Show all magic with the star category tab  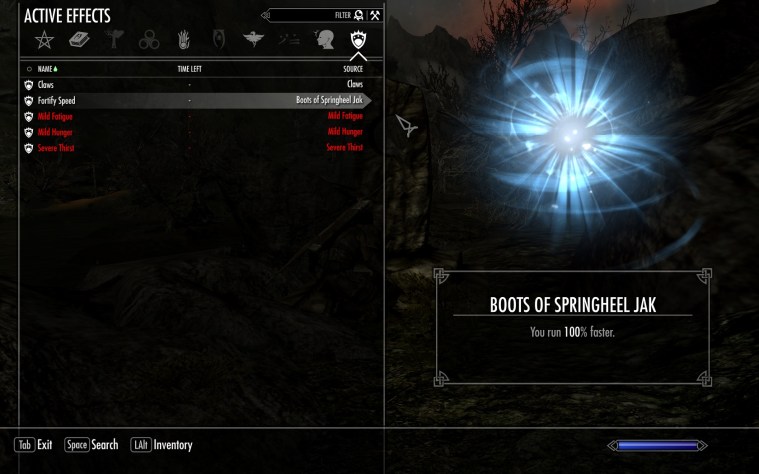(x=44, y=40)
